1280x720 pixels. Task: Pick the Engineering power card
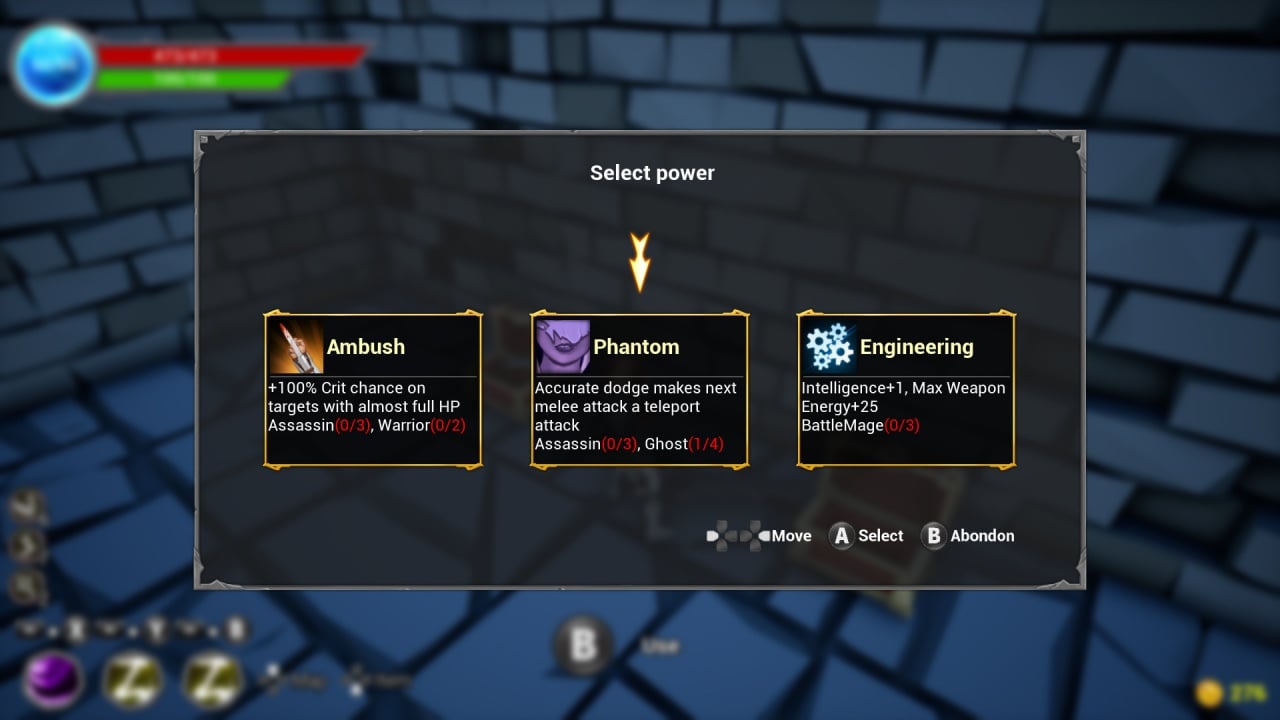(906, 390)
